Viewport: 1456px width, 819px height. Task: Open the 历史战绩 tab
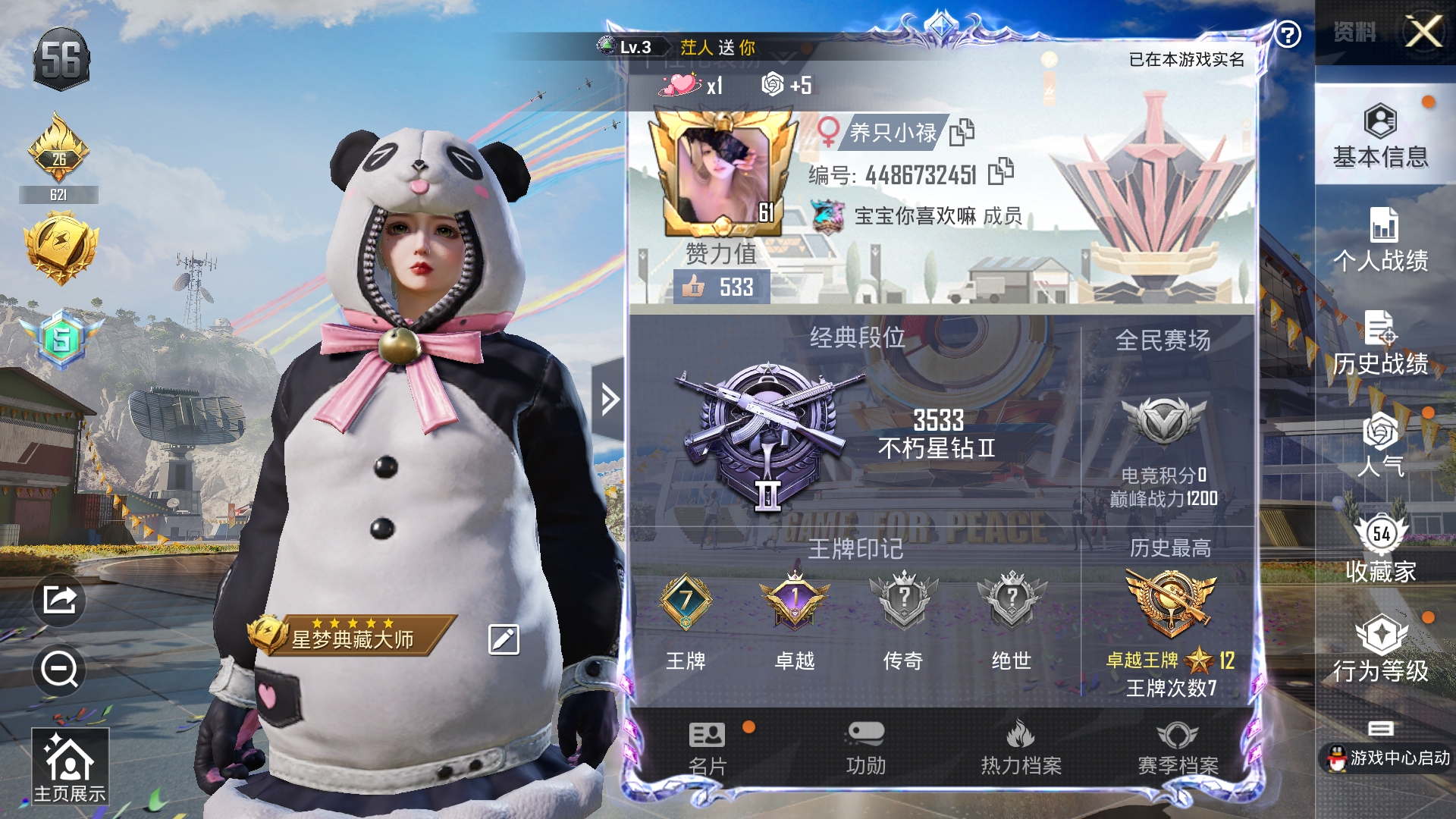click(1380, 343)
